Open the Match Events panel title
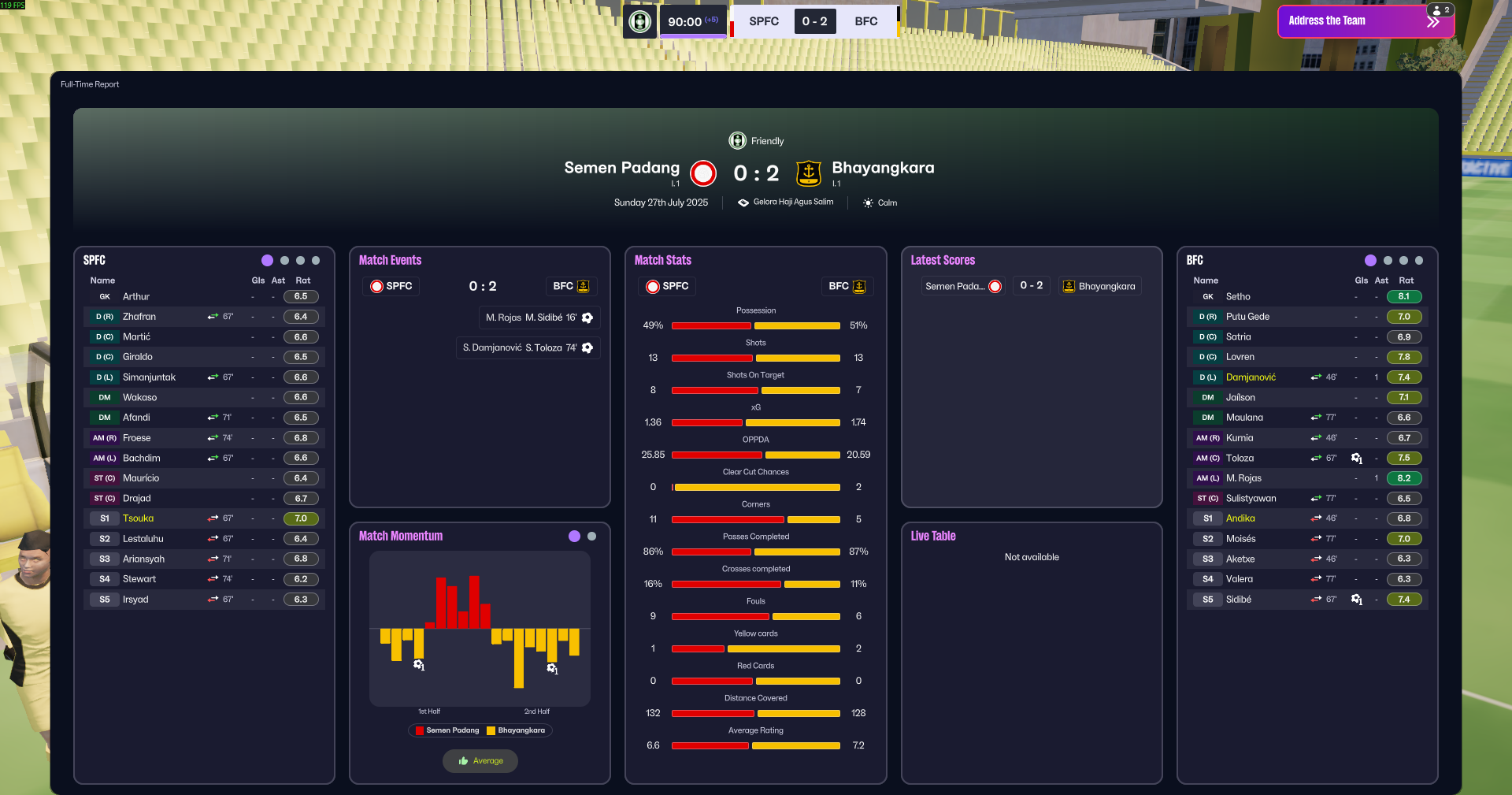Screen dimensions: 1512x795 pyautogui.click(x=390, y=260)
